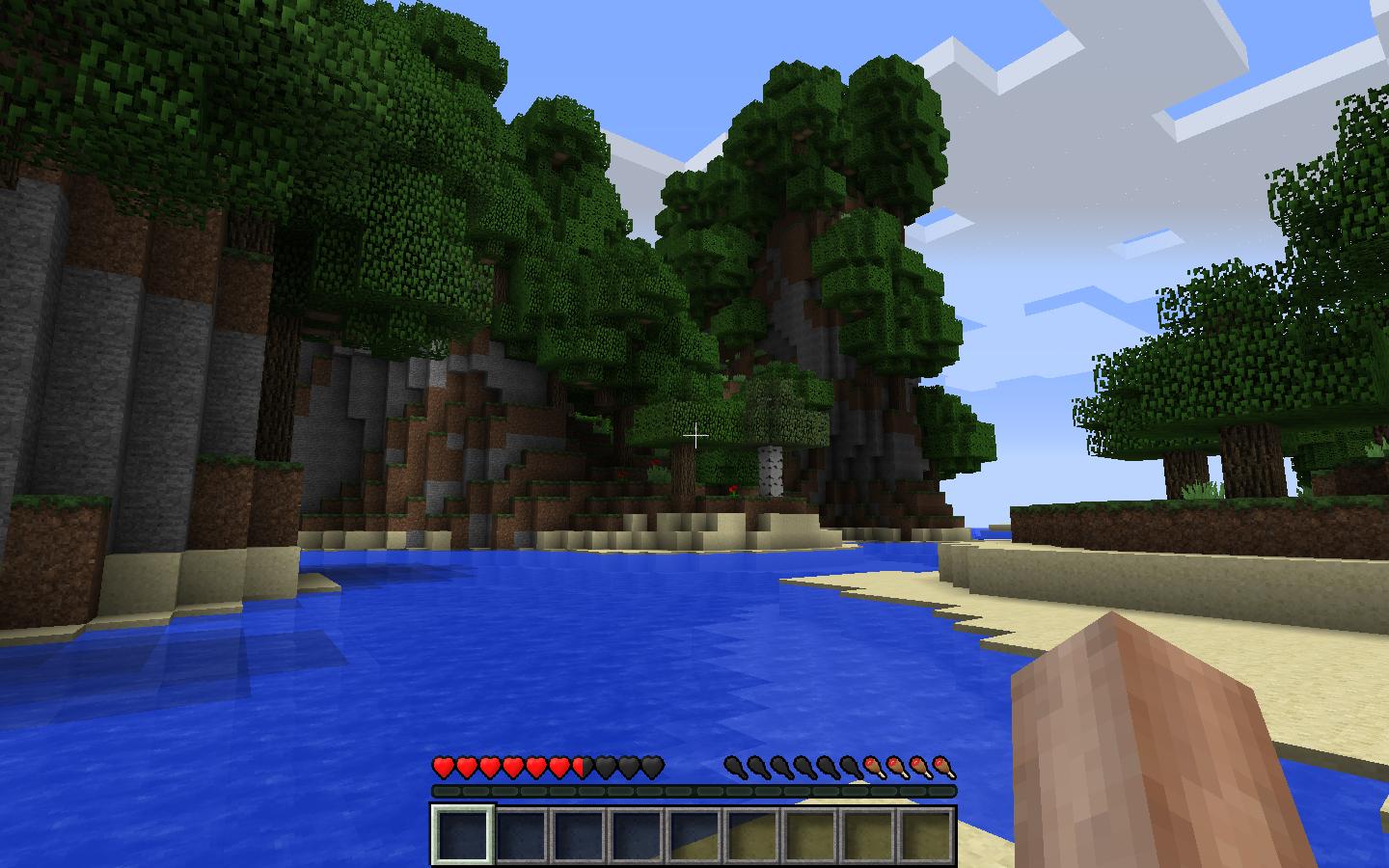Click the leftmost empty hunger drumstick
Image resolution: width=1389 pixels, height=868 pixels.
(x=732, y=767)
